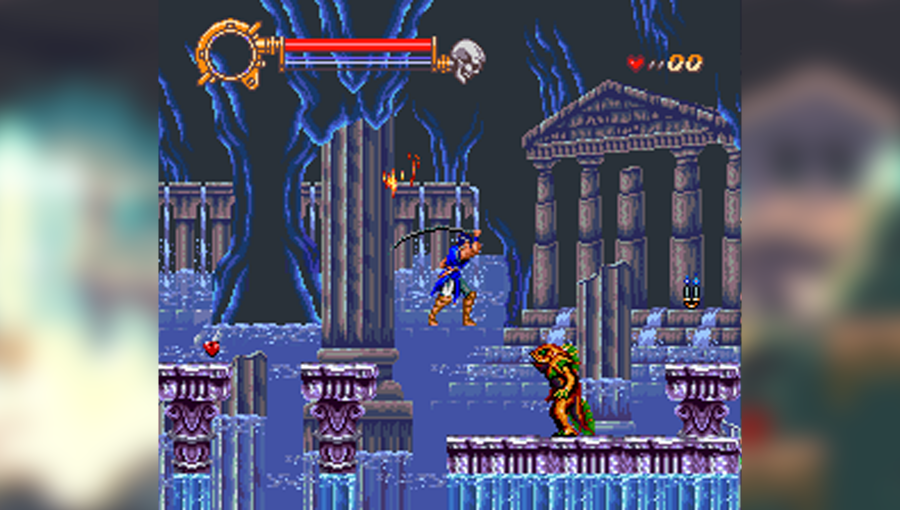Click the golden sub-weapon ring slot
The width and height of the screenshot is (900, 510).
point(227,52)
